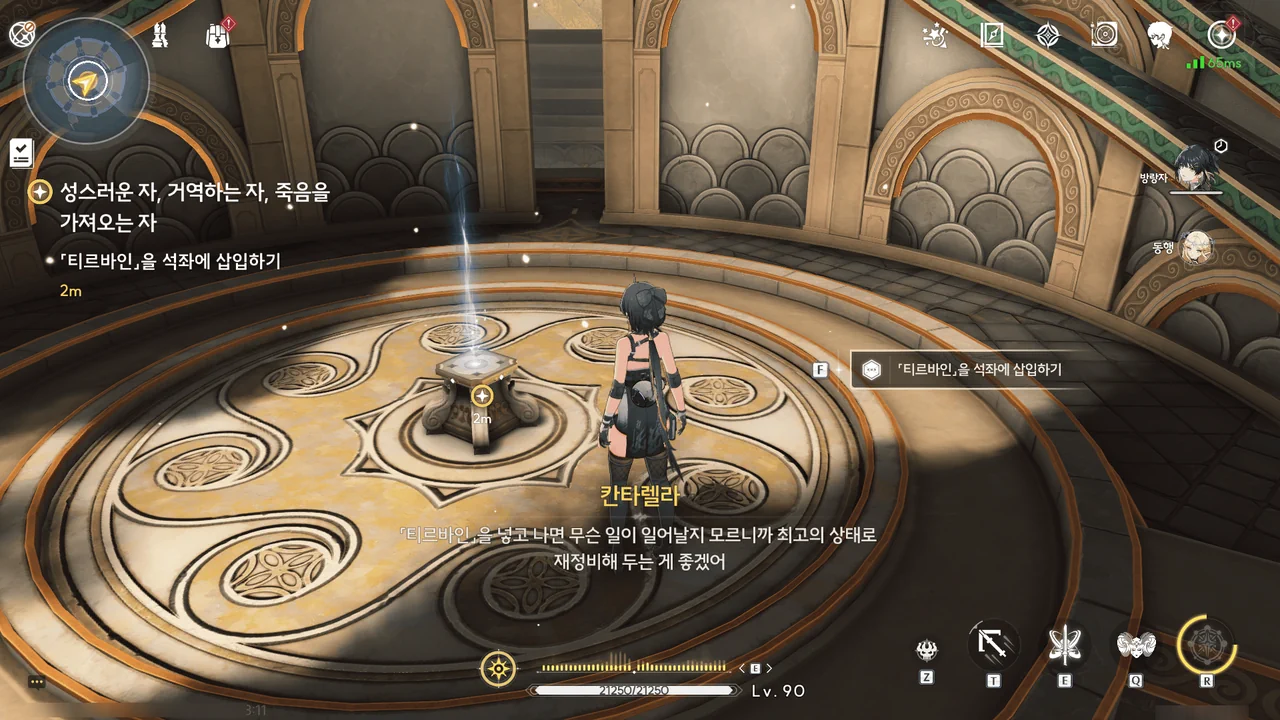The height and width of the screenshot is (720, 1280).
Task: Trigger the ram-horned mask echo skill
Action: (1136, 644)
